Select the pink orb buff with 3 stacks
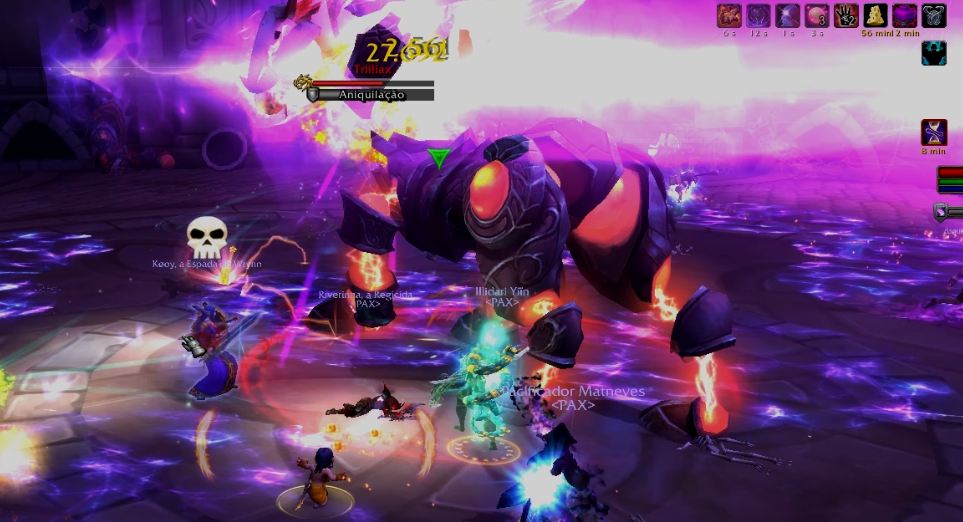Screen dimensions: 963x522 click(817, 15)
